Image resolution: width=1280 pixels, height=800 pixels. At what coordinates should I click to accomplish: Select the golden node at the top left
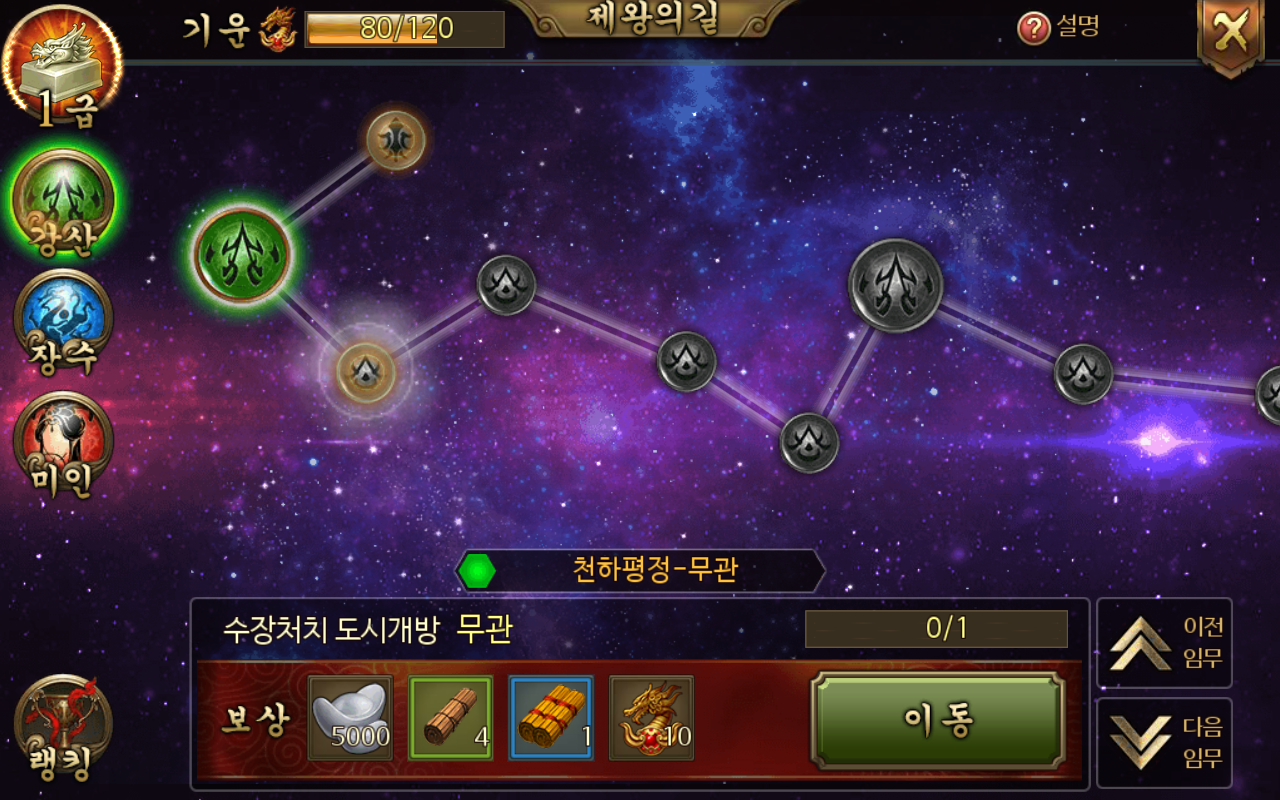click(396, 140)
